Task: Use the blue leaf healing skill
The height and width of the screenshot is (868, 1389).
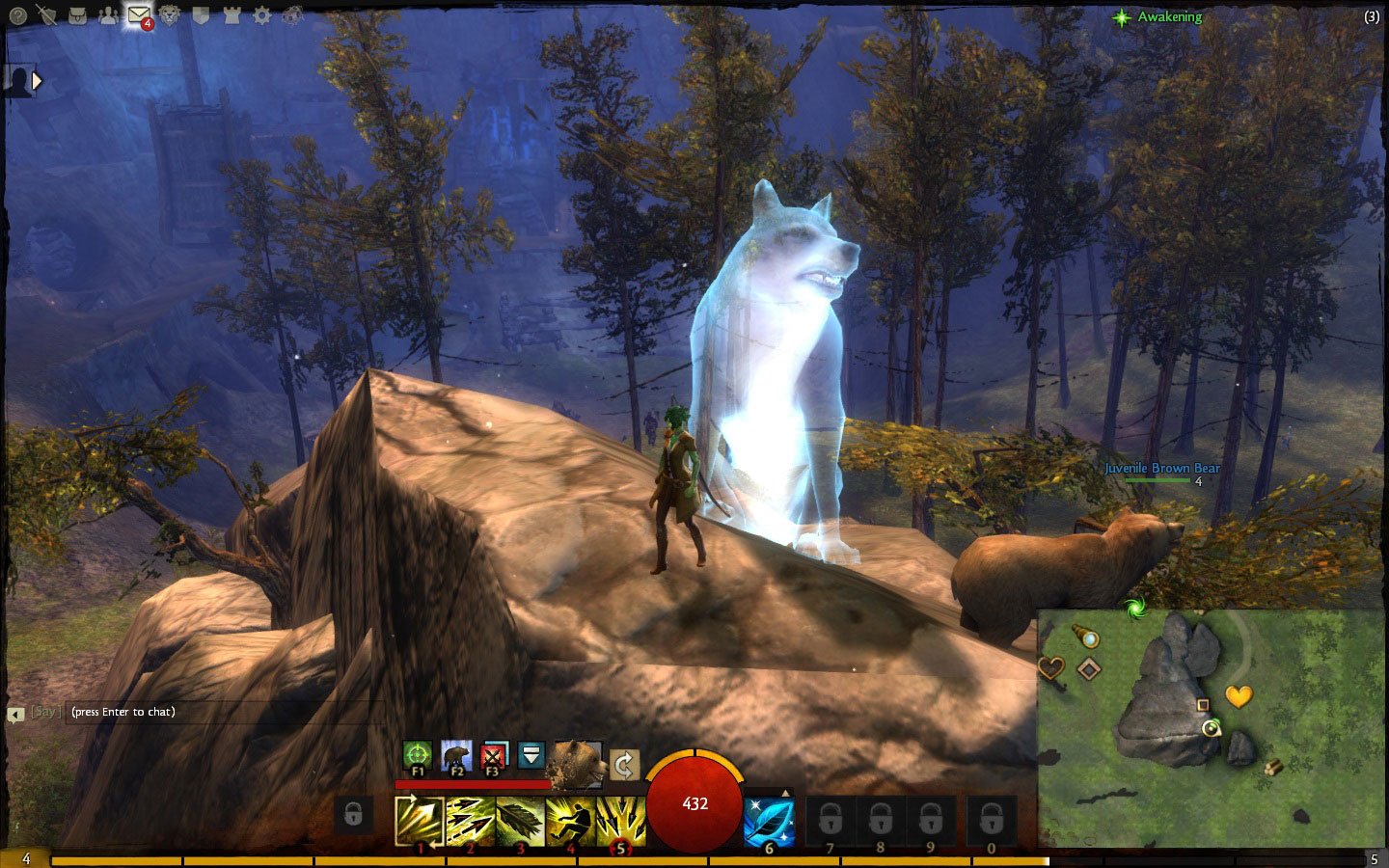Action: tap(769, 821)
